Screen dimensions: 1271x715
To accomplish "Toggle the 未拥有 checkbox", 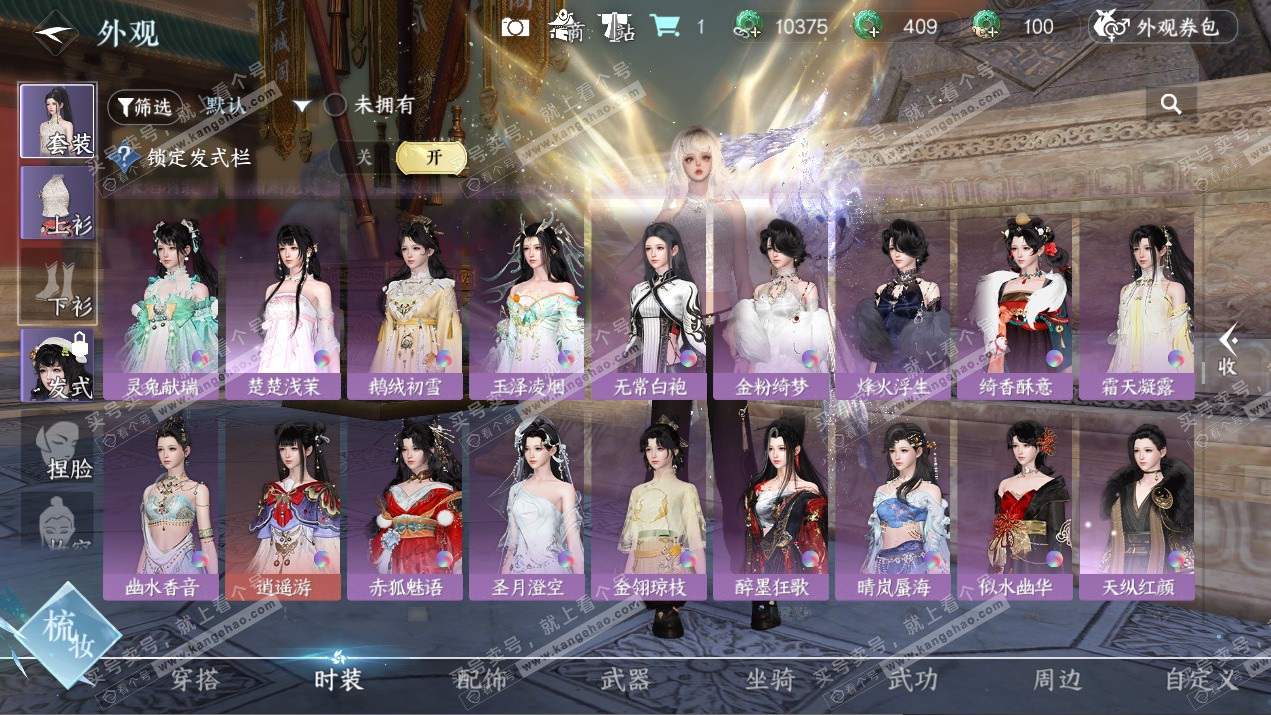I will click(x=336, y=105).
